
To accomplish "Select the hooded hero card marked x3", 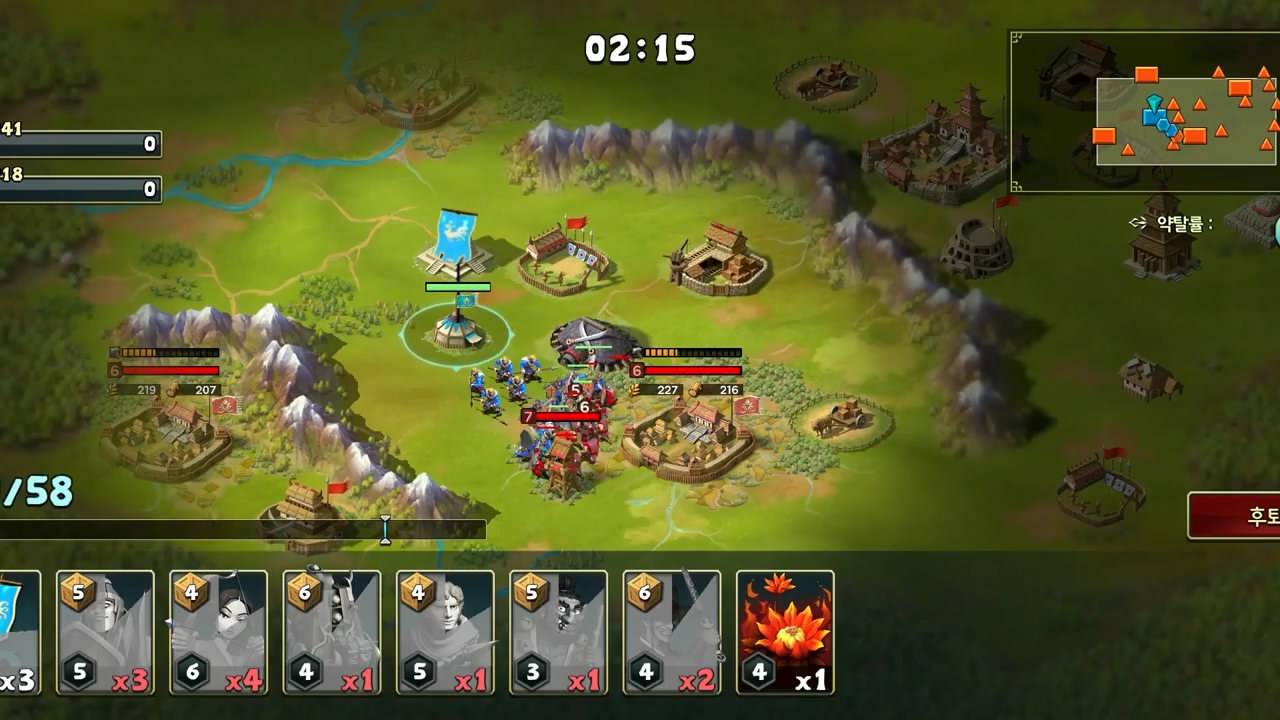I will [105, 632].
